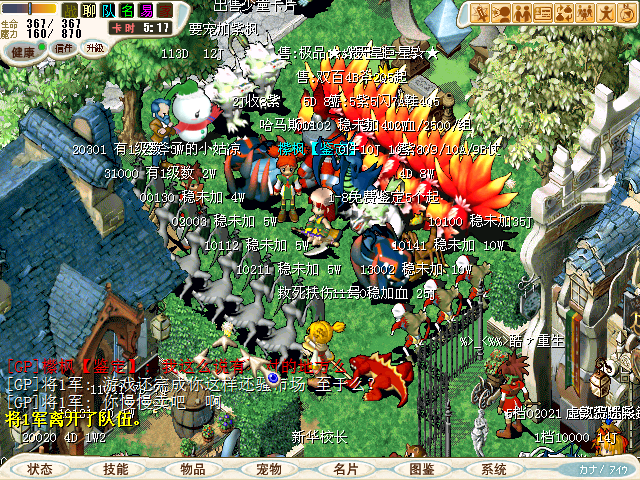Toggle the 战 battle switch
The height and width of the screenshot is (480, 640).
[x=71, y=11]
